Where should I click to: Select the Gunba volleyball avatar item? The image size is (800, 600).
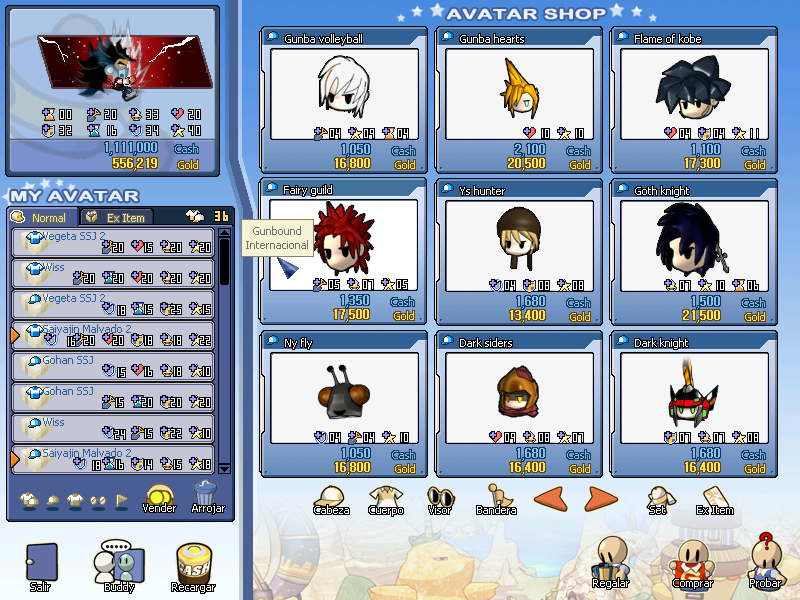pyautogui.click(x=344, y=96)
